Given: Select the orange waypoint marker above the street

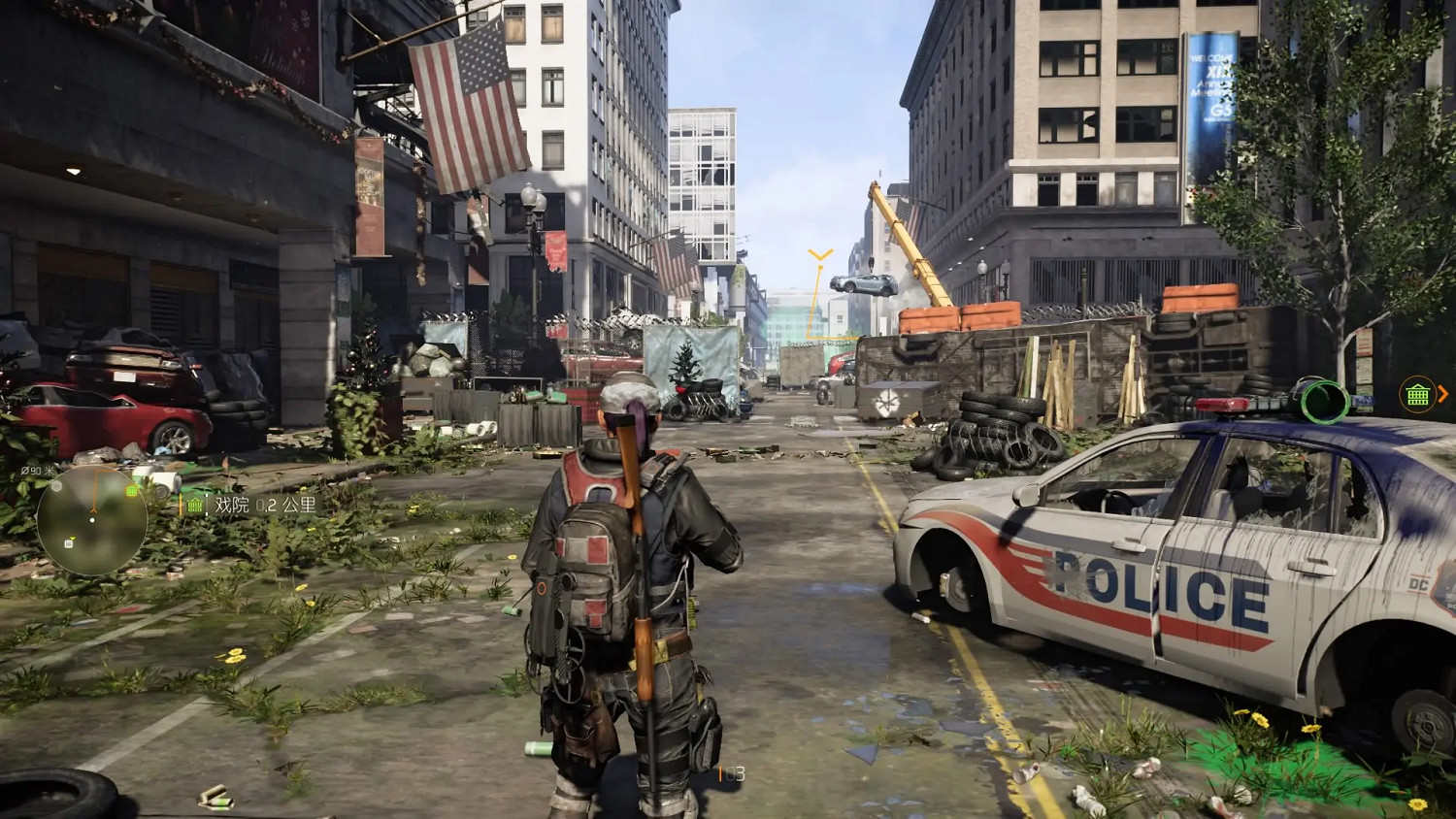Looking at the screenshot, I should [x=818, y=254].
